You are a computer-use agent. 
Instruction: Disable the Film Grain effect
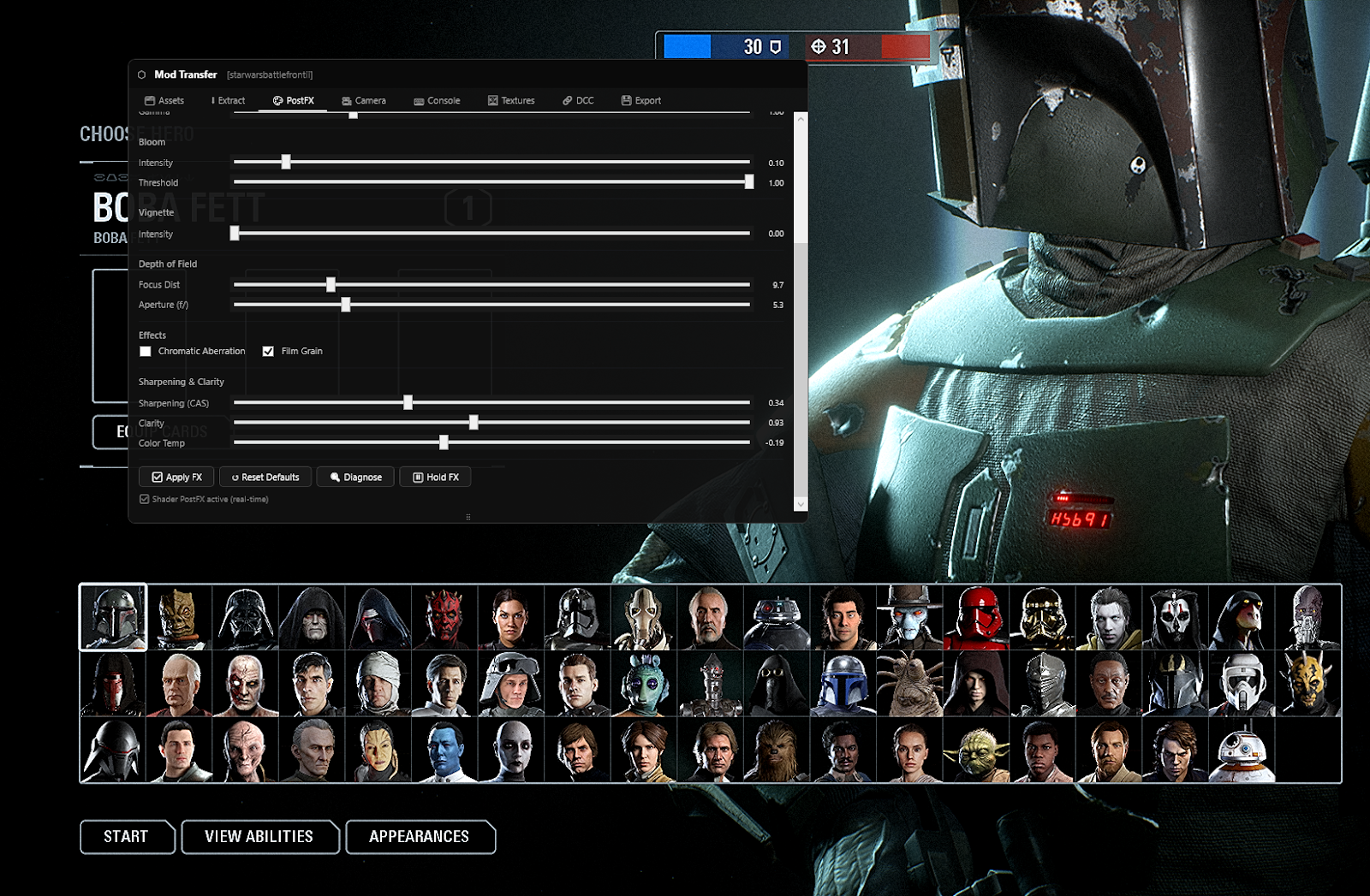coord(268,351)
